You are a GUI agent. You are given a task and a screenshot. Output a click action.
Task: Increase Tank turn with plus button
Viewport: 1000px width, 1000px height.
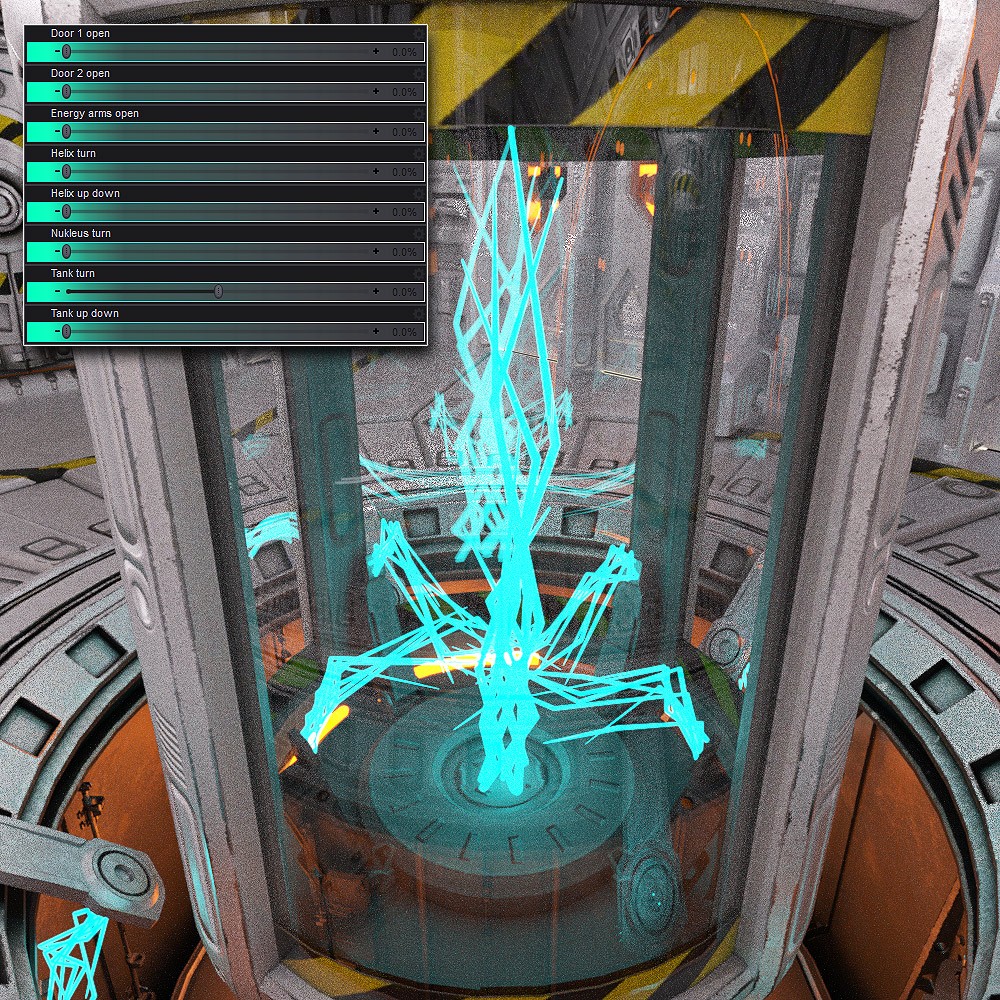[376, 291]
